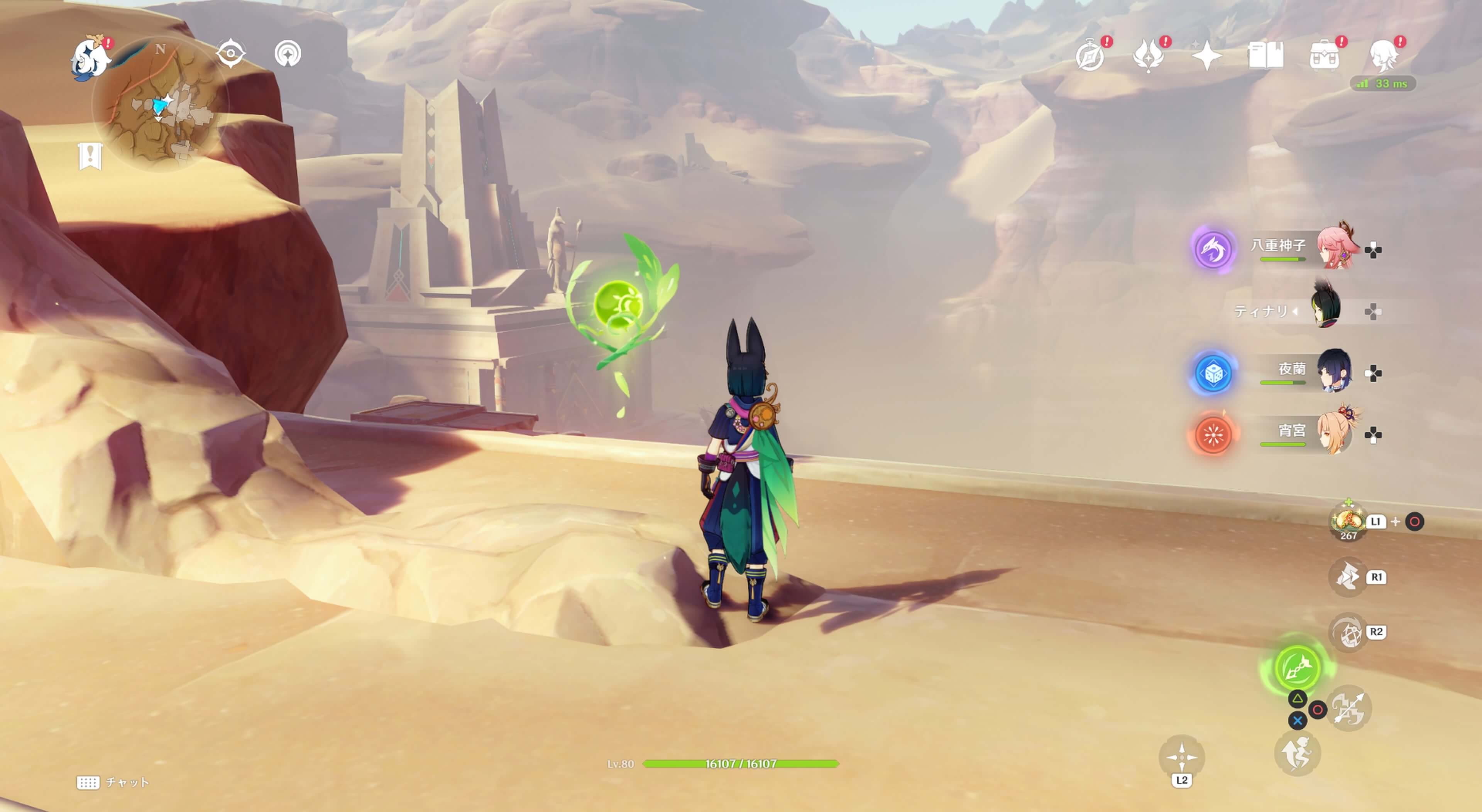Image resolution: width=1482 pixels, height=812 pixels.
Task: Open the open-book icon in the top bar
Action: coord(1266,56)
